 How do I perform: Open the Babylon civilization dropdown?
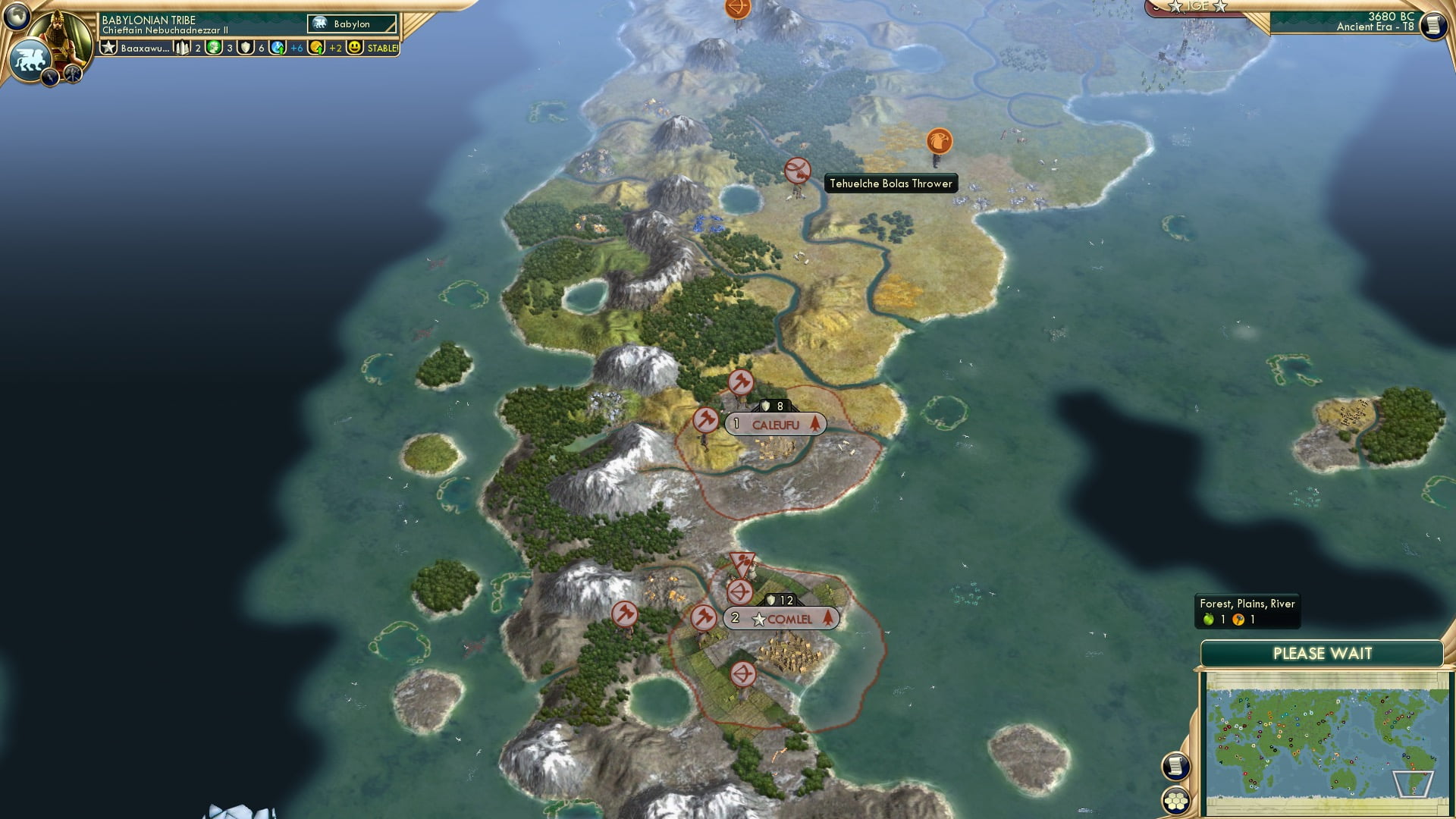(x=351, y=24)
